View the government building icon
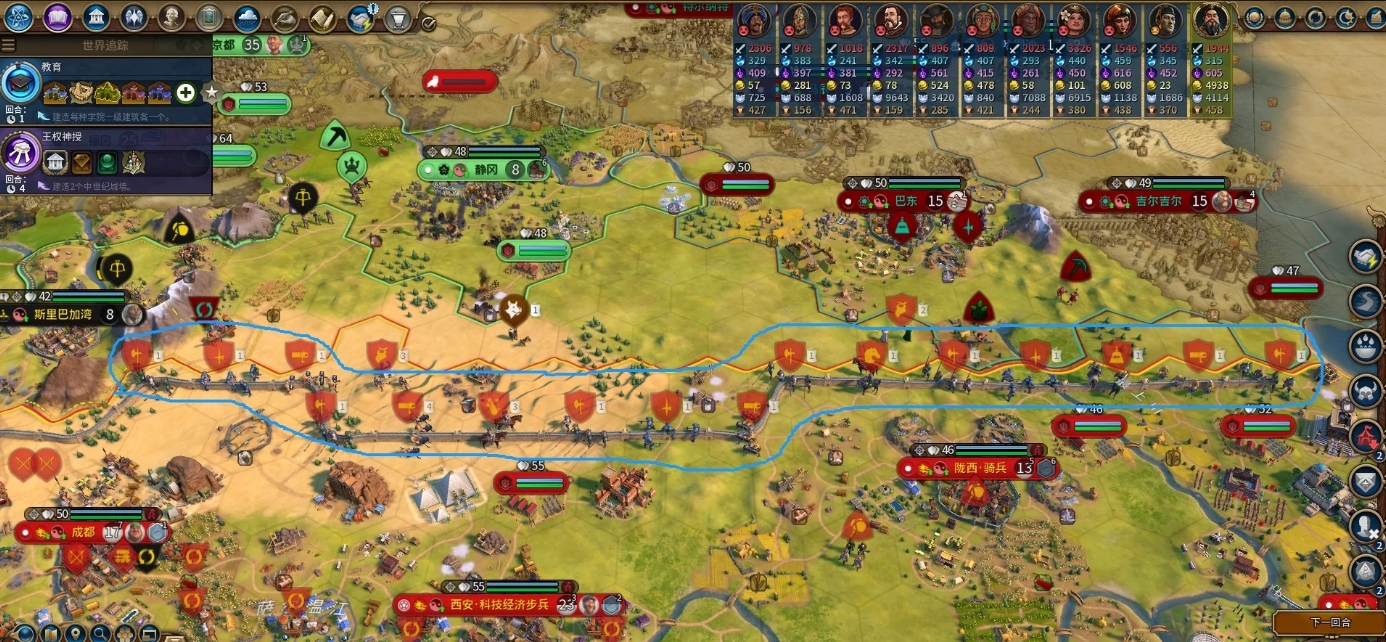Viewport: 1386px width, 642px height. (96, 17)
